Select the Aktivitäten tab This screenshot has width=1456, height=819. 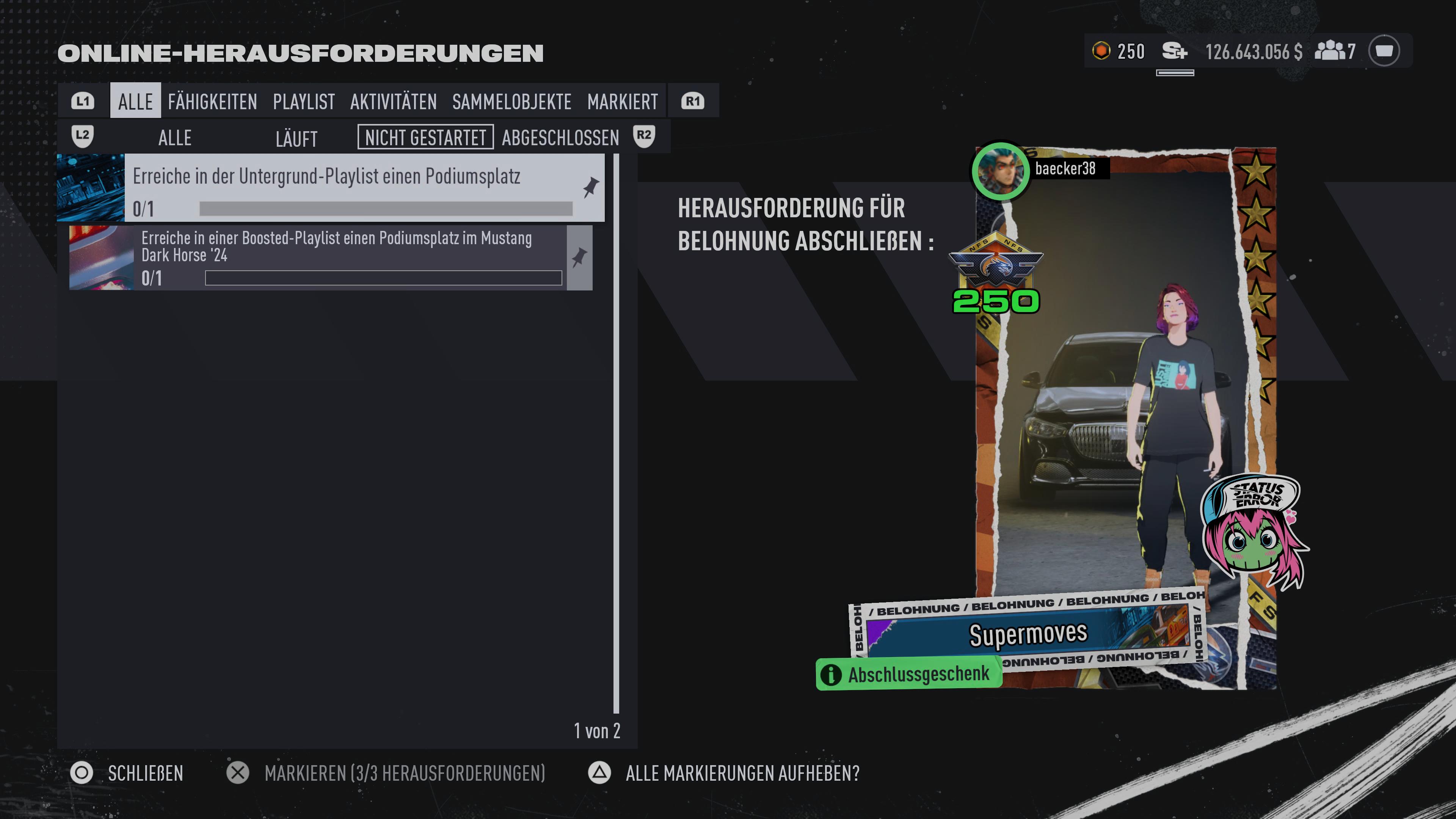tap(394, 102)
